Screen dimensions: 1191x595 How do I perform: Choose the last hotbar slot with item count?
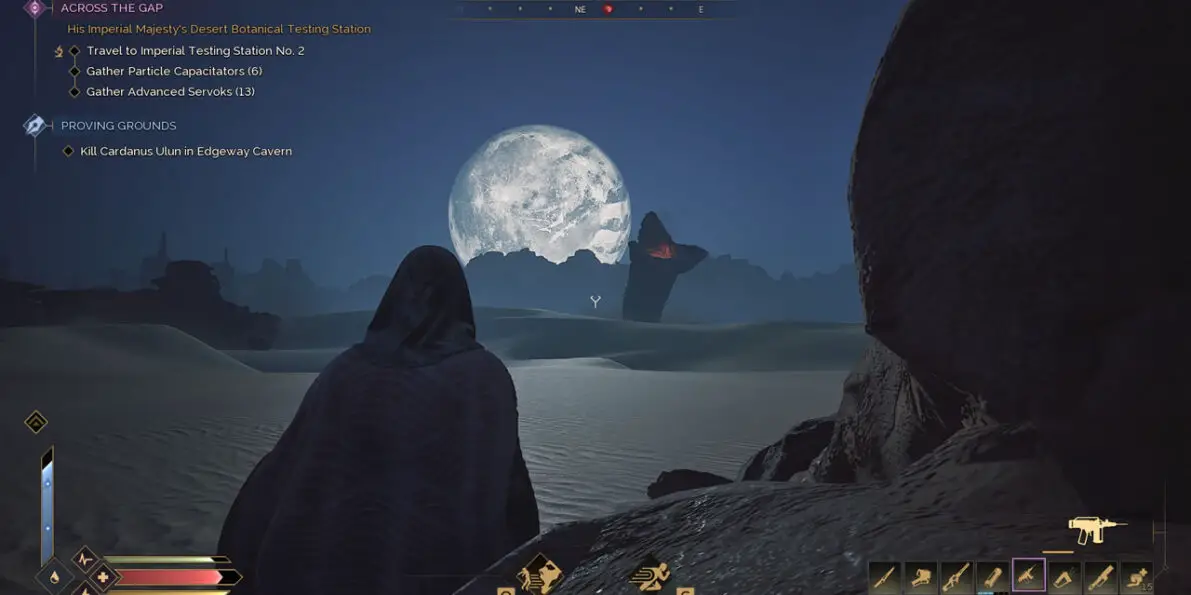point(1137,576)
